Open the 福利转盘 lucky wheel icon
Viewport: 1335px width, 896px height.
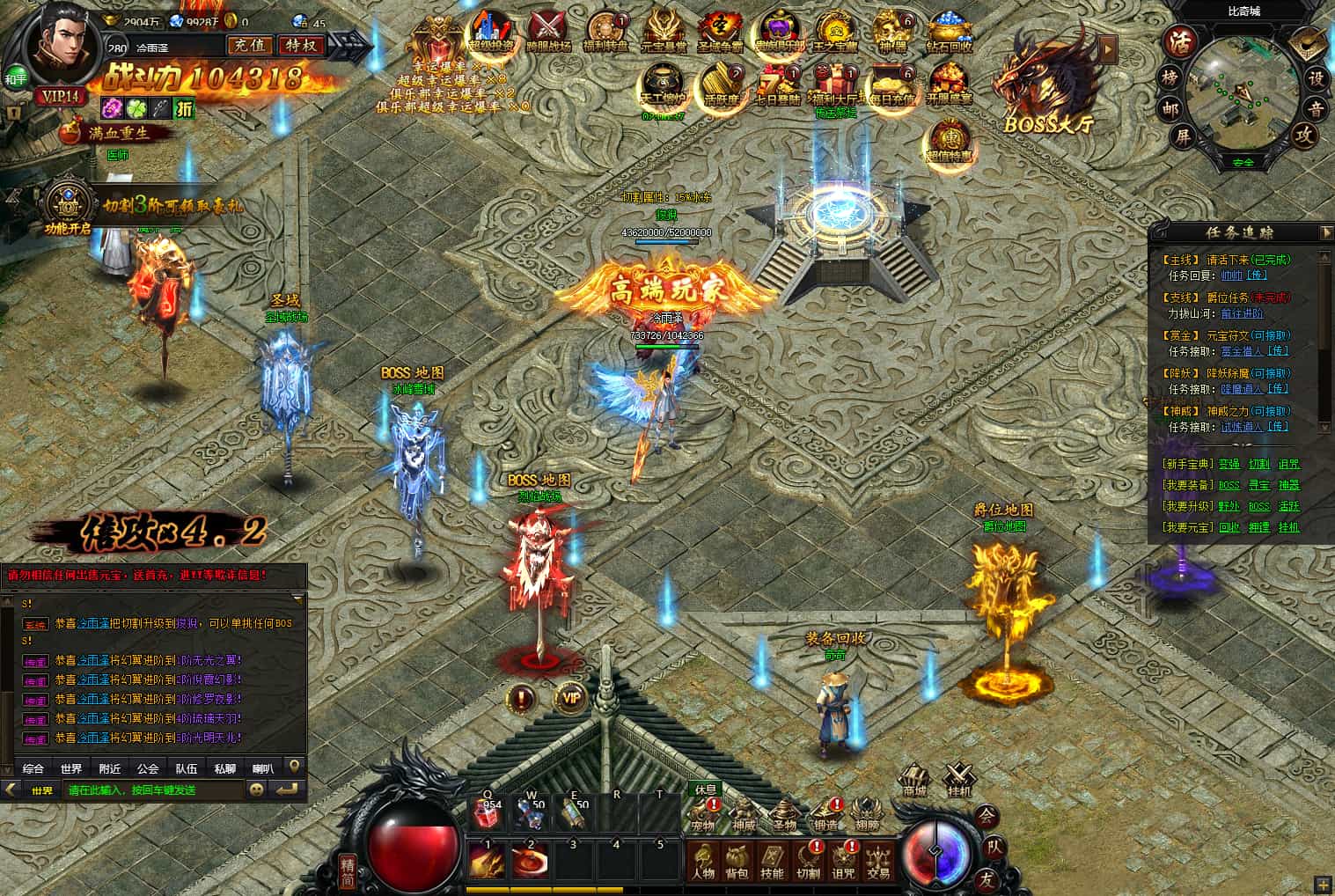[605, 33]
